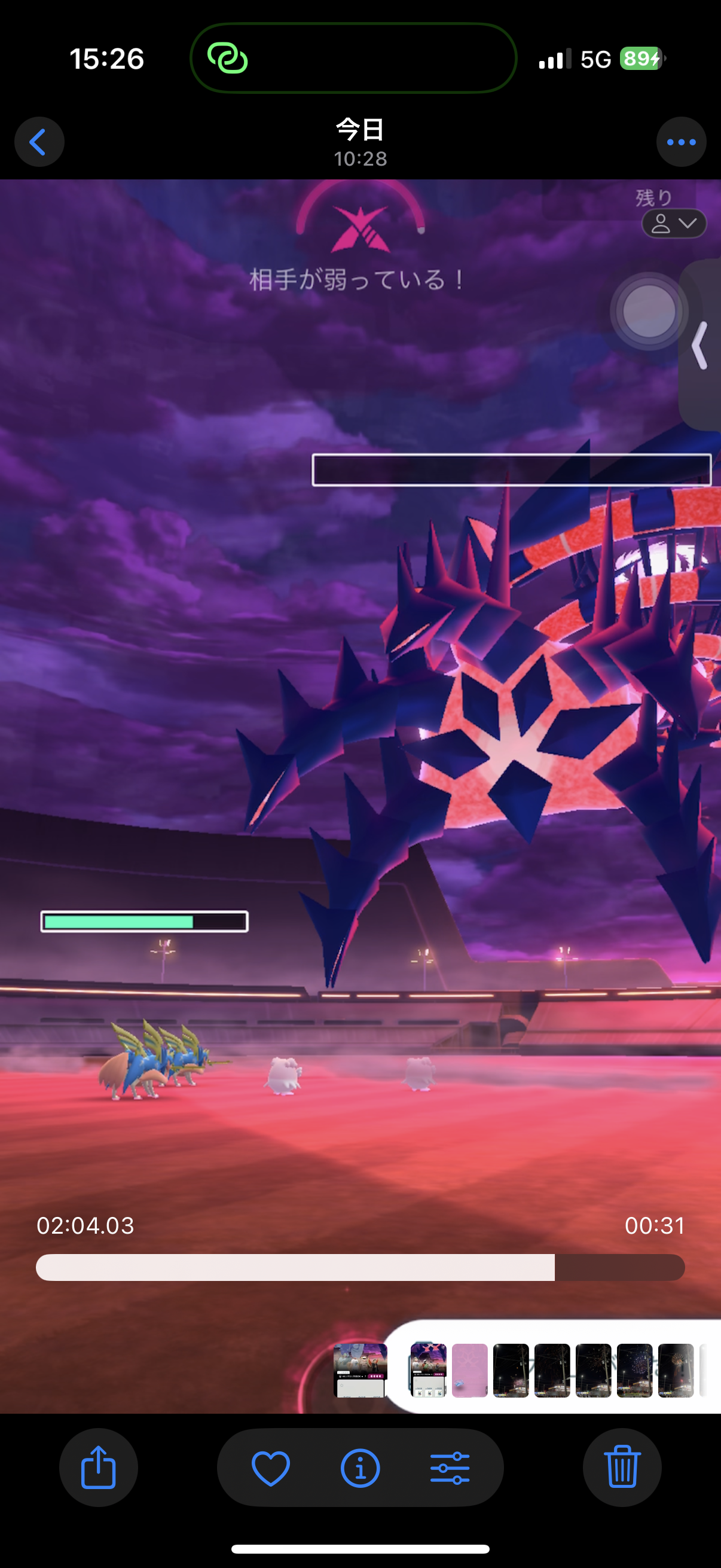
Task: Go back to the photo library
Action: coord(39,142)
